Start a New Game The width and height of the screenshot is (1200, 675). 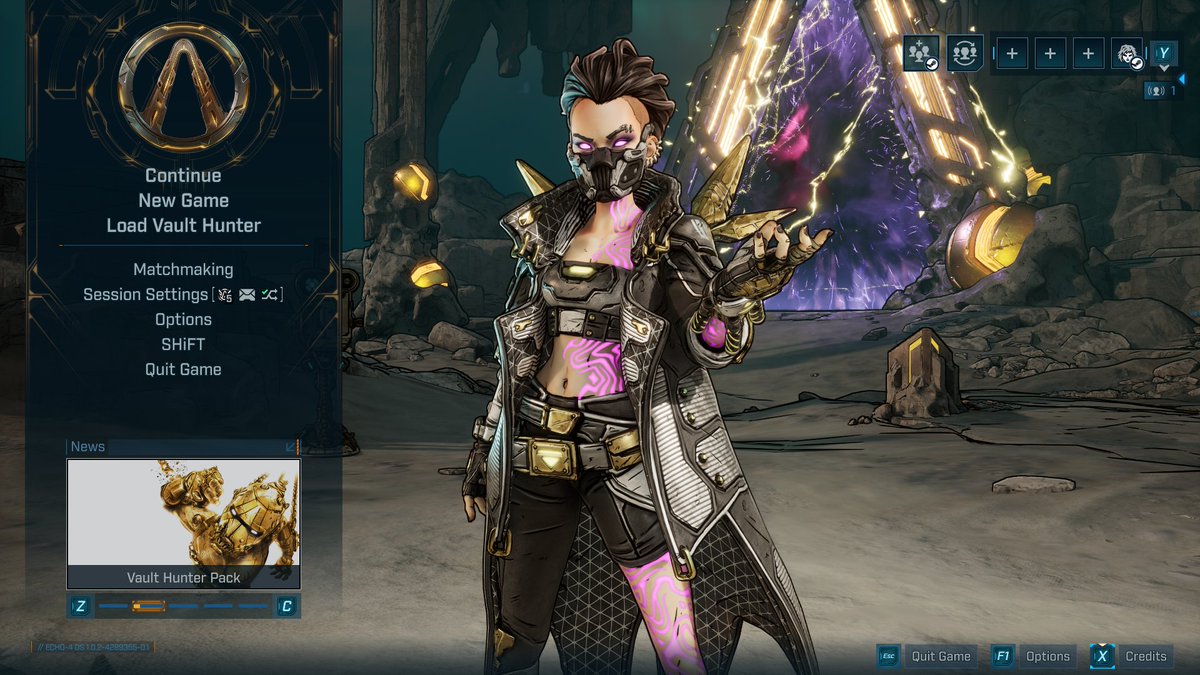(183, 201)
